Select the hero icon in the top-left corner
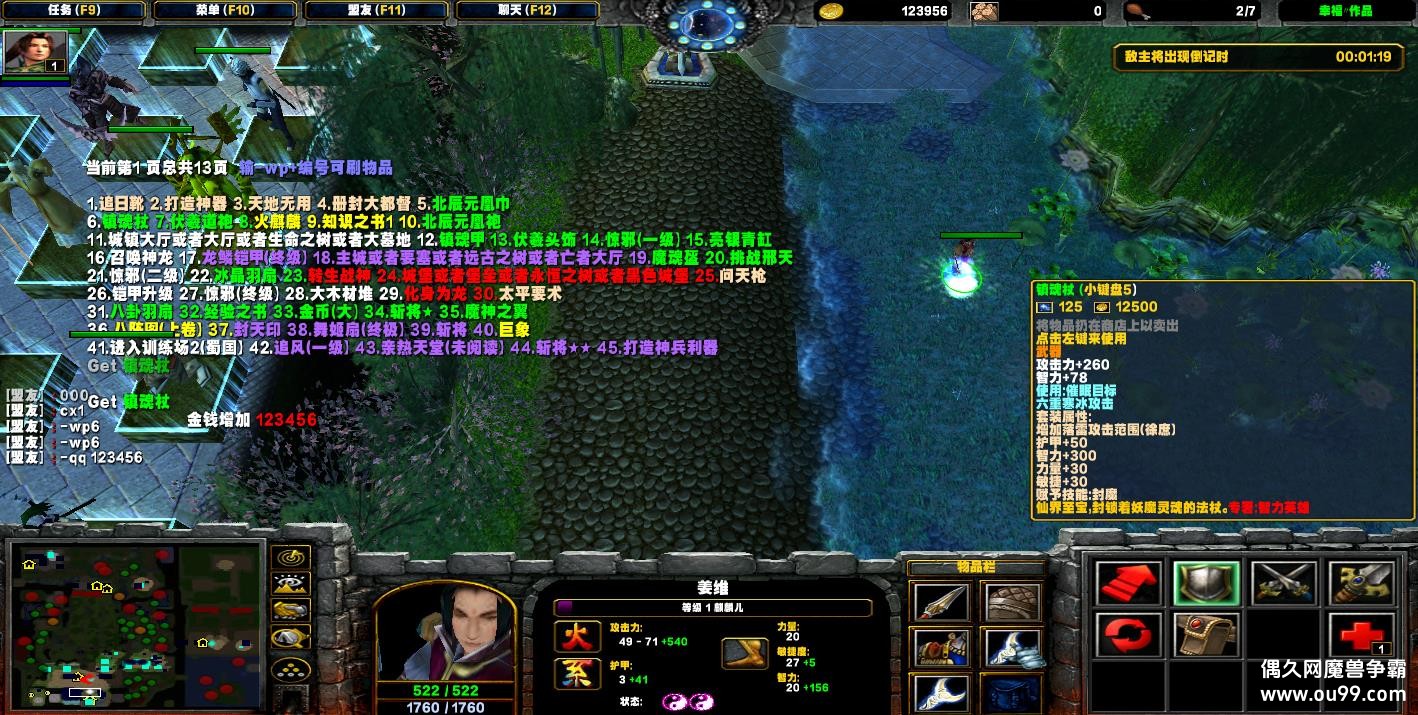This screenshot has width=1418, height=715. pos(36,52)
